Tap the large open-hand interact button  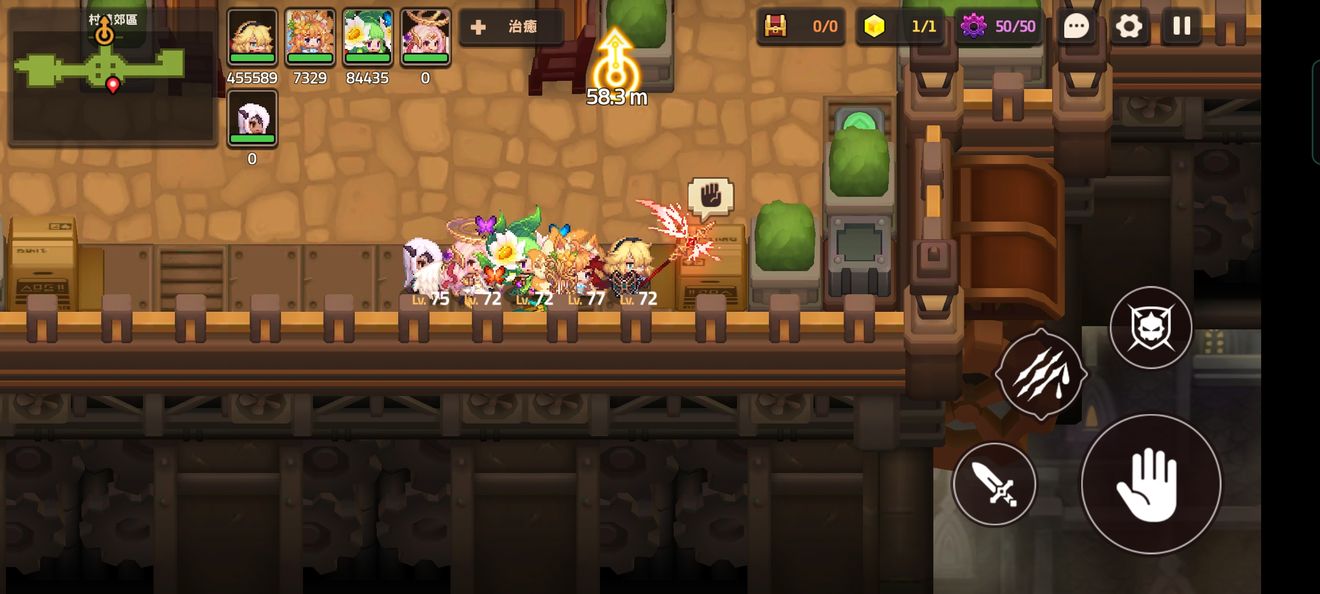tap(1150, 484)
